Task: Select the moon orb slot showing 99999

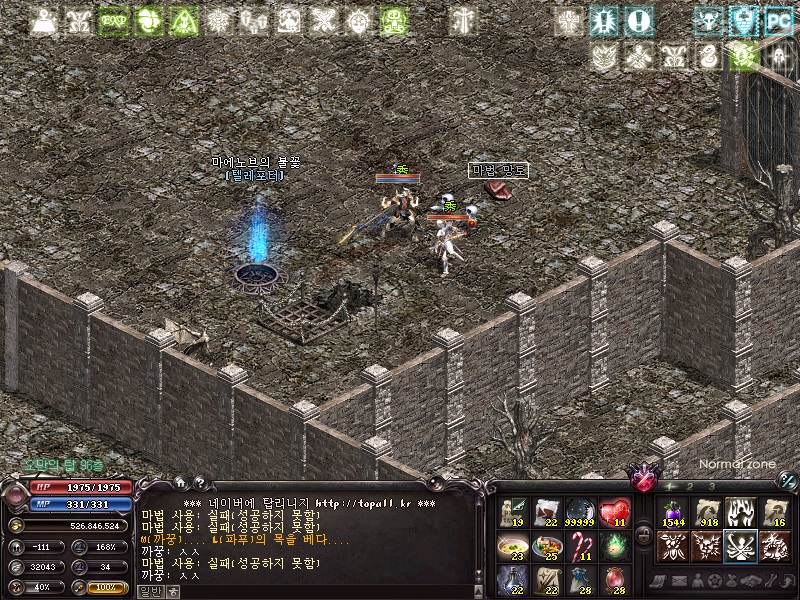Action: tap(581, 512)
